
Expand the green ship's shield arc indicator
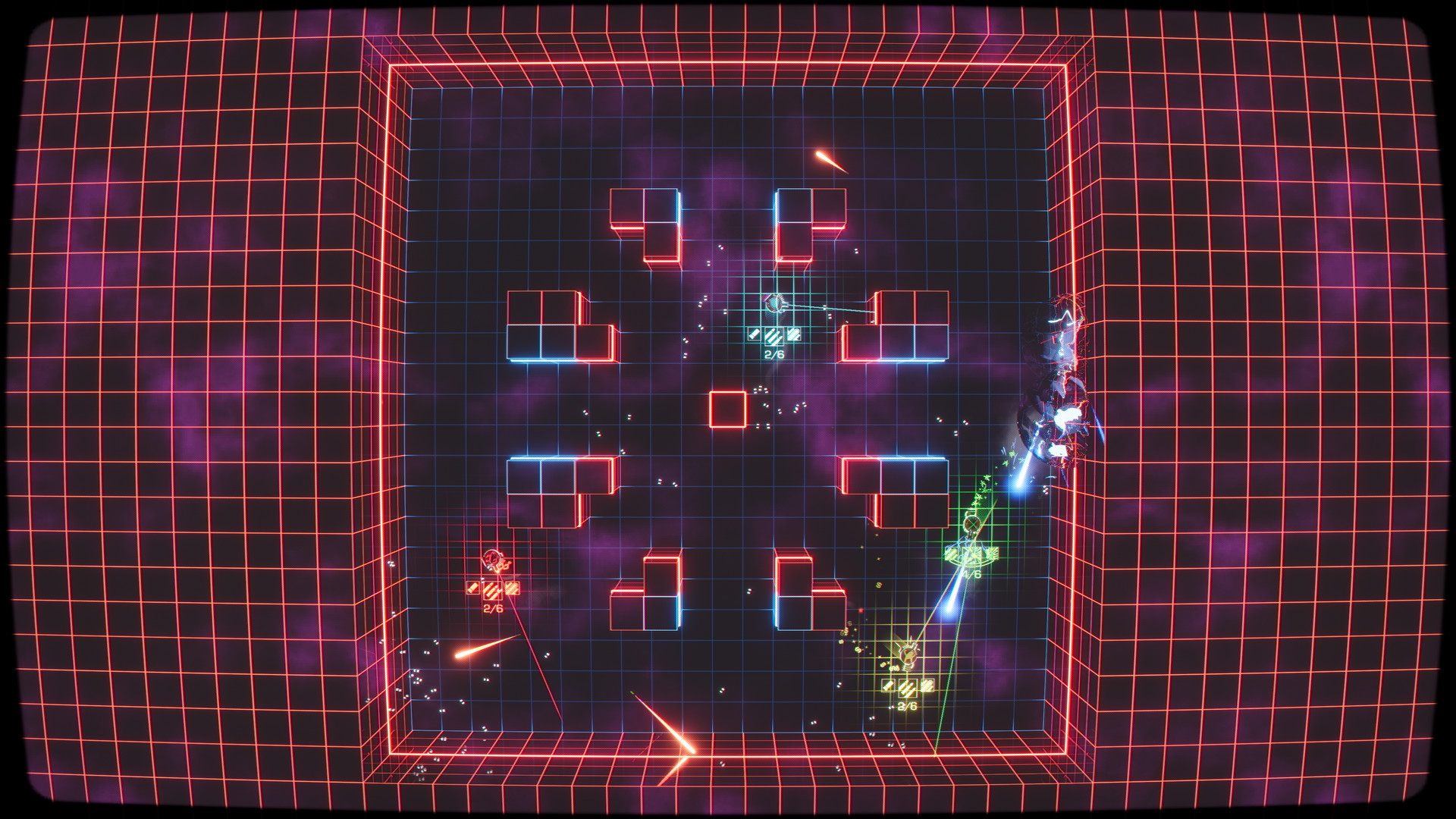click(x=971, y=563)
